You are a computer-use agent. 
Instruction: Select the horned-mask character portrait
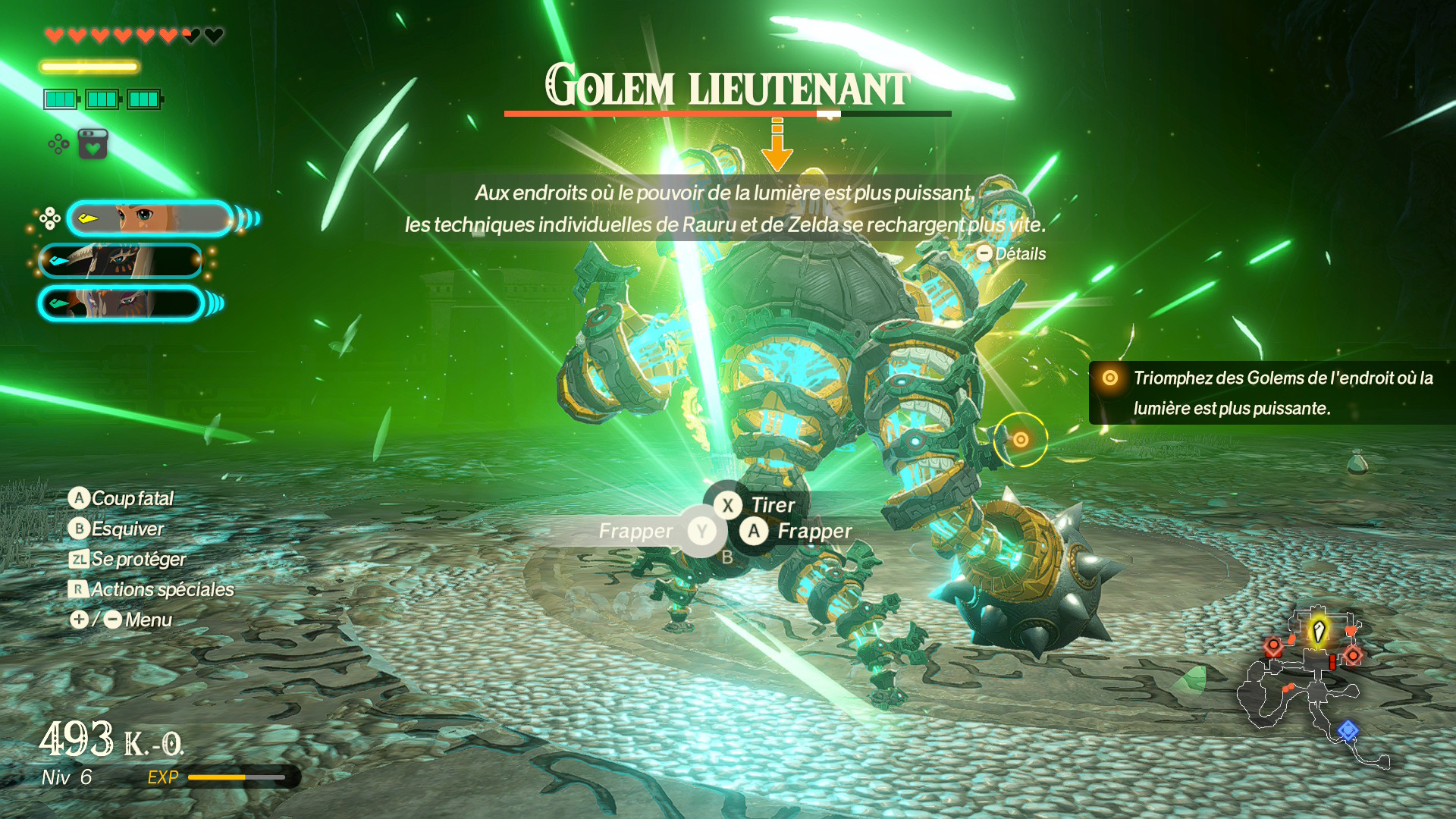pyautogui.click(x=121, y=262)
